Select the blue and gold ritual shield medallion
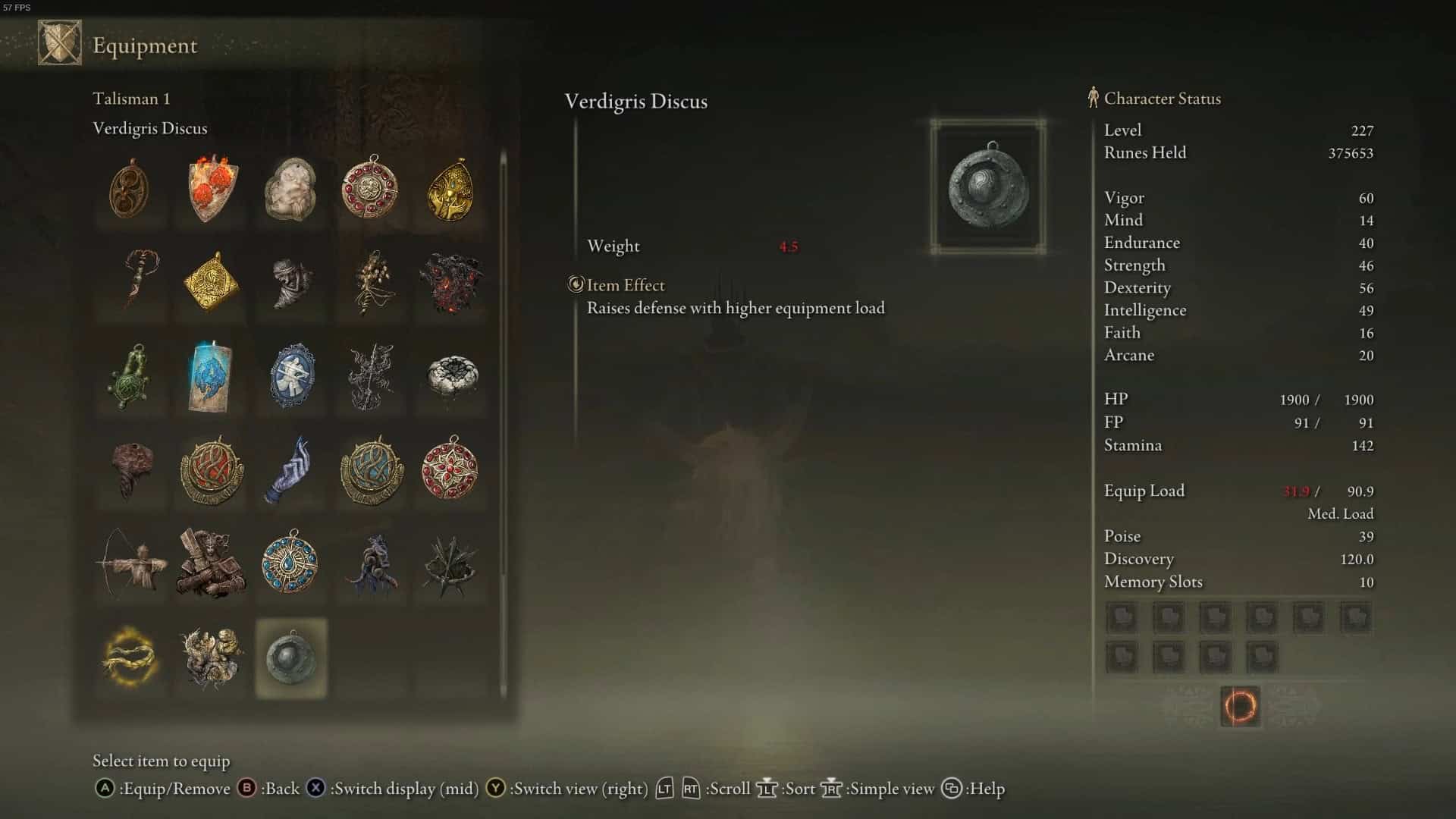The height and width of the screenshot is (819, 1456). point(371,470)
